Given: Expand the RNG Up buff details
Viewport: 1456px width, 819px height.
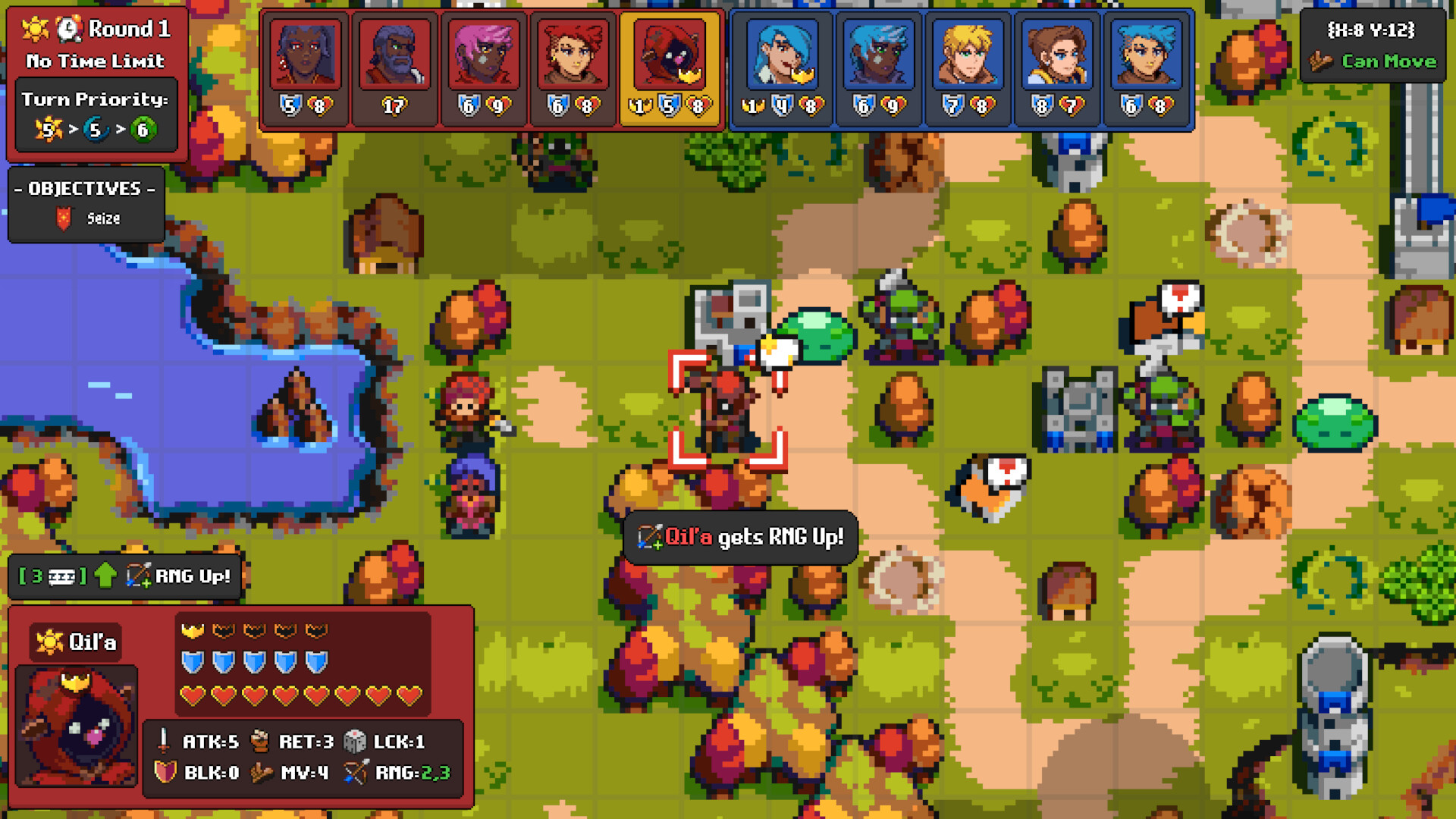Looking at the screenshot, I should point(125,576).
